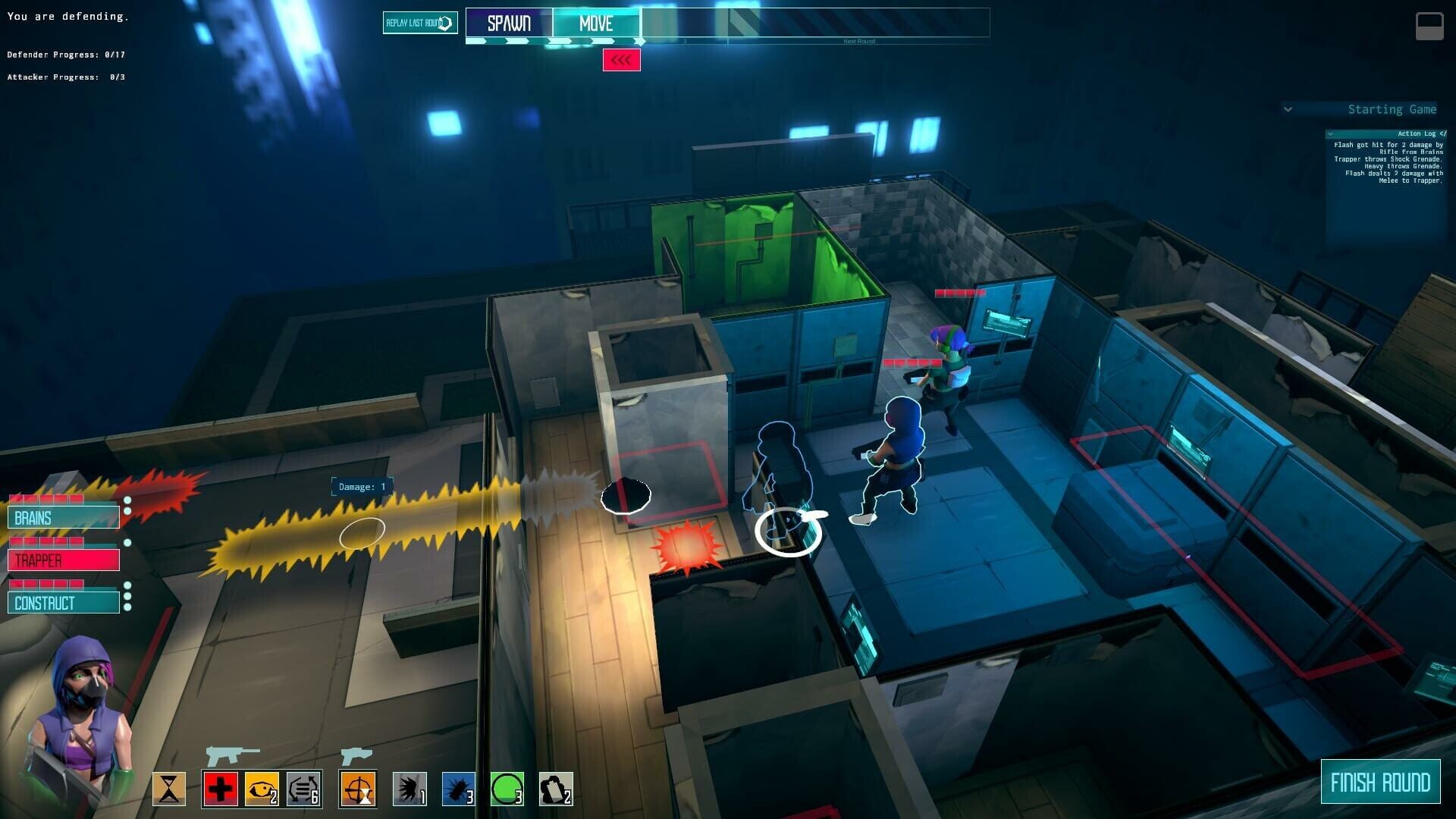Select the Brains character entry

point(64,517)
